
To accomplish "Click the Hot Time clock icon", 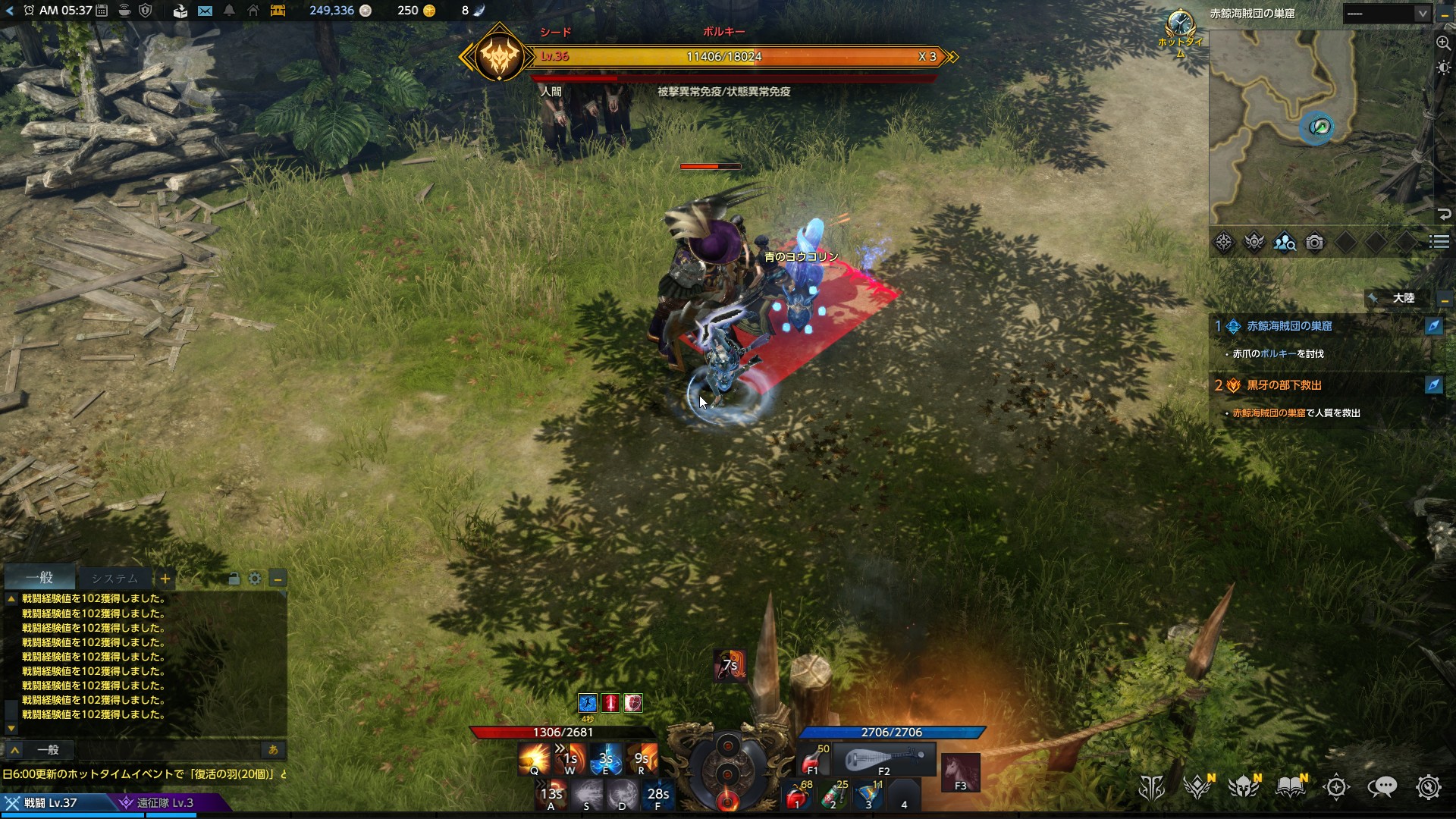I will click(1180, 24).
